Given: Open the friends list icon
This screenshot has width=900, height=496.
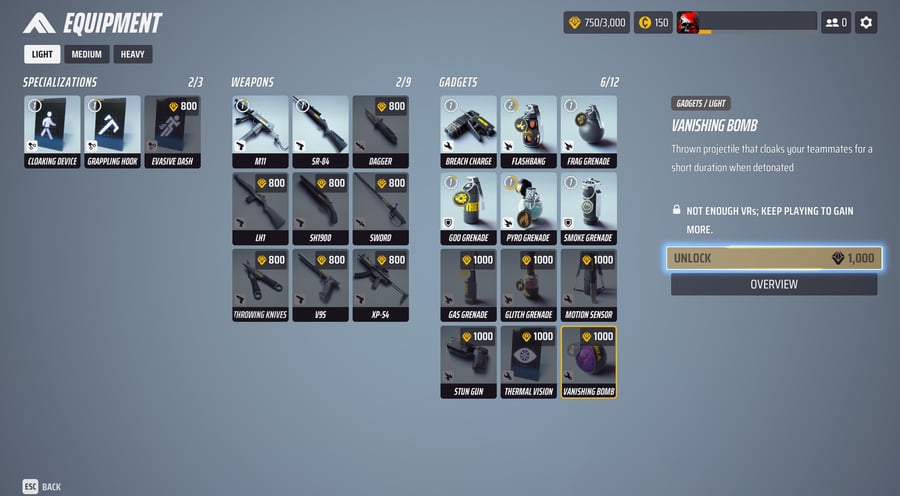Looking at the screenshot, I should click(835, 22).
